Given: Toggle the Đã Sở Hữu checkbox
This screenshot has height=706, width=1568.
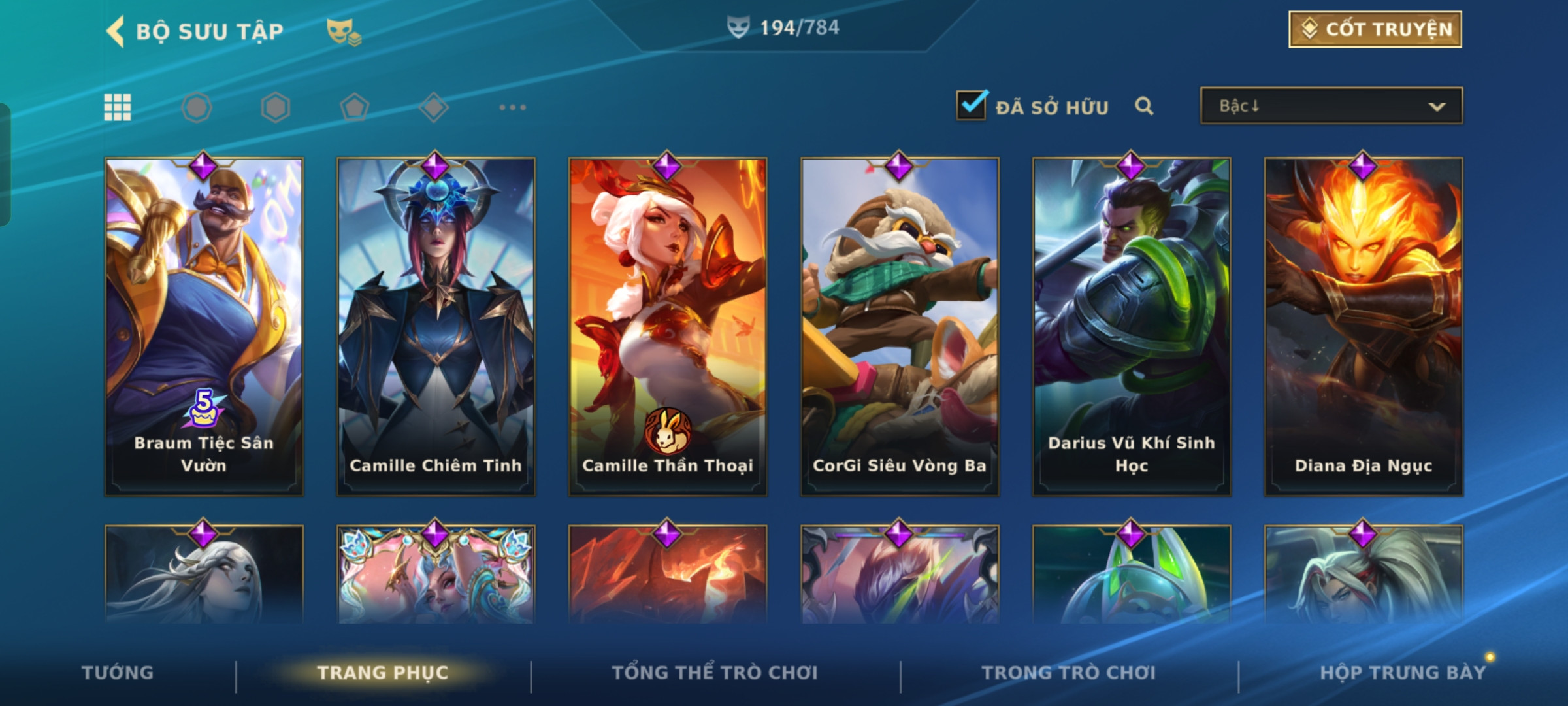Looking at the screenshot, I should pyautogui.click(x=971, y=105).
